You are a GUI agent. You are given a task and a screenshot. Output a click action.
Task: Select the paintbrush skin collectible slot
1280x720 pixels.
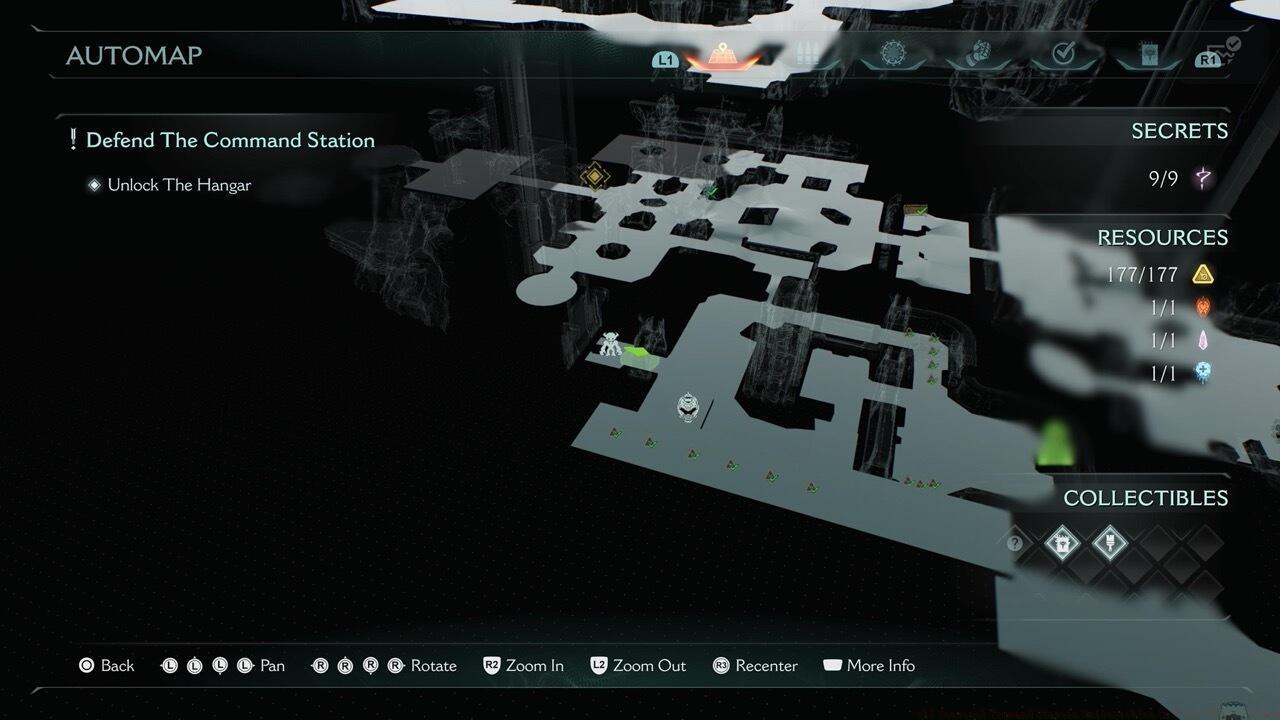pyautogui.click(x=1108, y=544)
